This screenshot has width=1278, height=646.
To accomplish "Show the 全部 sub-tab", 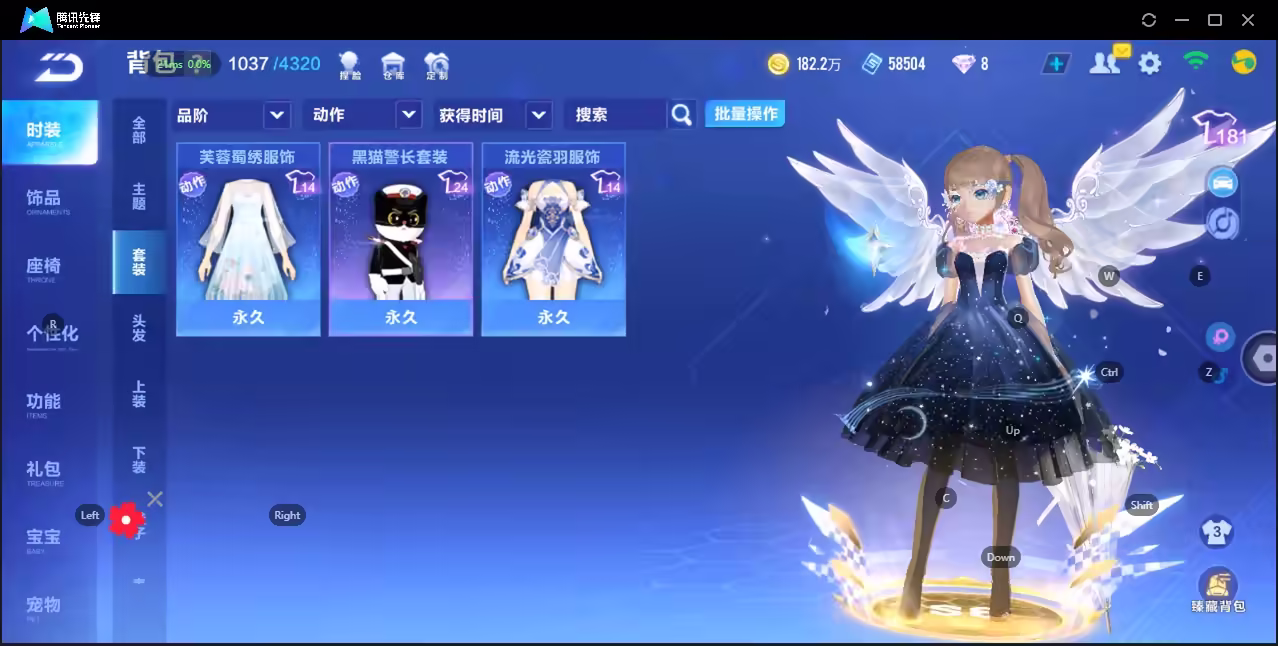I will (x=139, y=130).
